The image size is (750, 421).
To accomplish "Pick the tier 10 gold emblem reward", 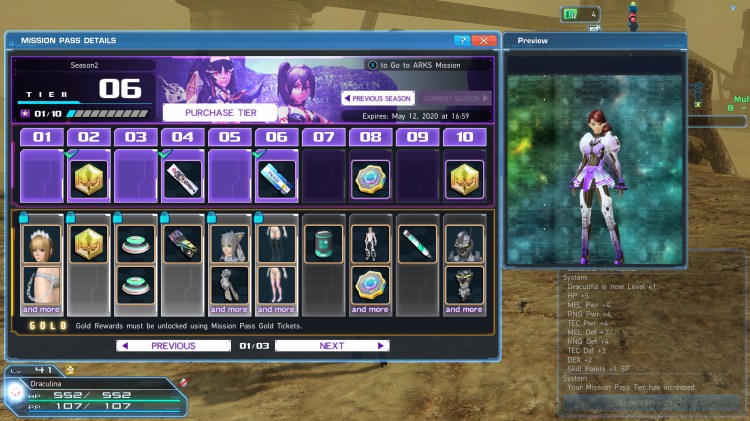I will (464, 179).
